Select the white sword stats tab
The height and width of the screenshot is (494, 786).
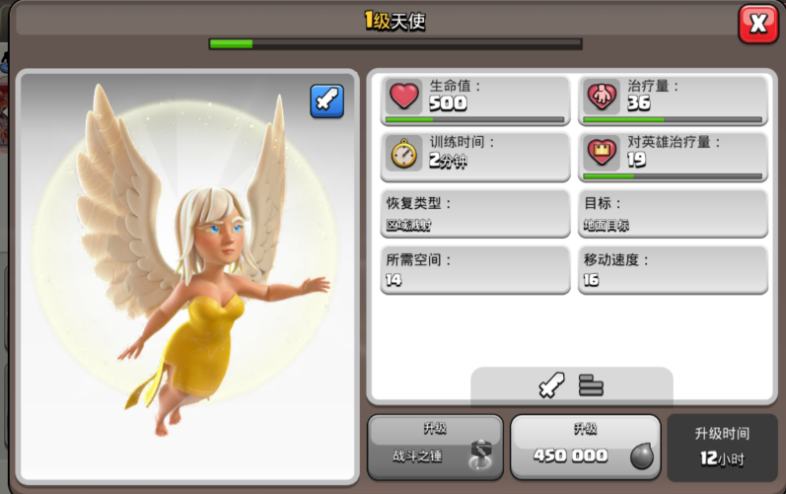(x=551, y=385)
